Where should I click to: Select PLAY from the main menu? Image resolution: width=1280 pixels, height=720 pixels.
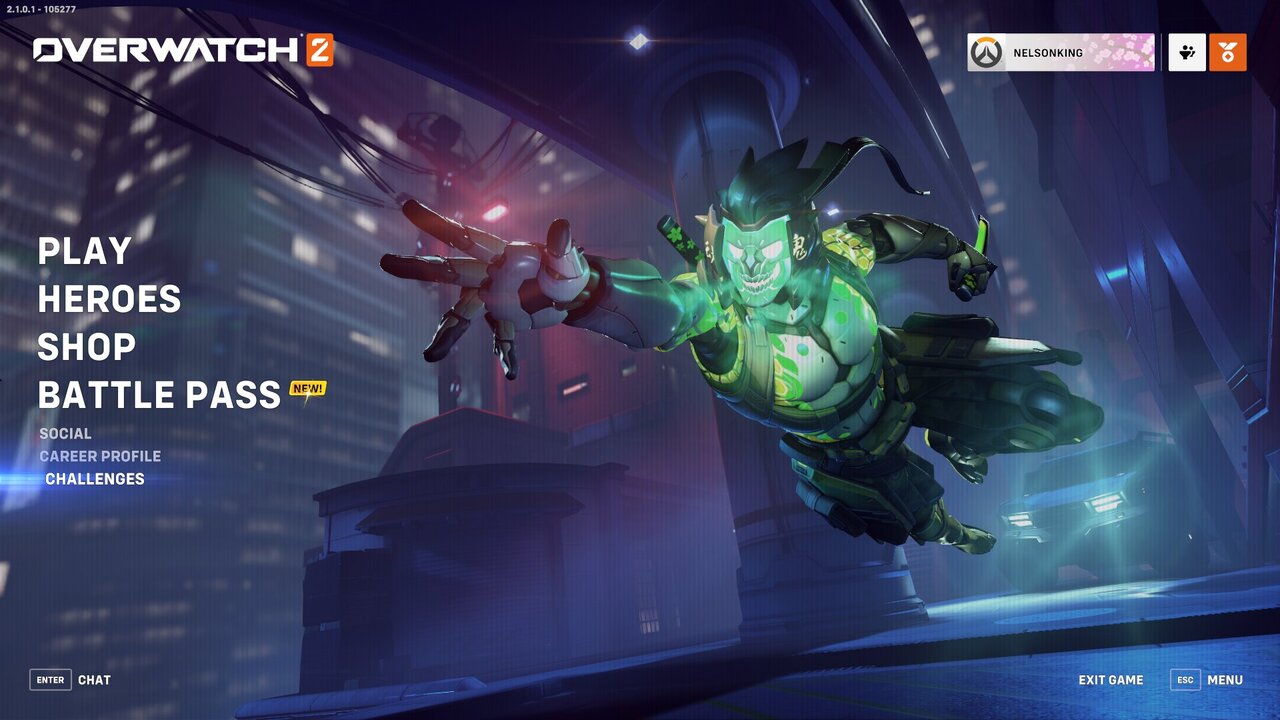click(x=84, y=251)
